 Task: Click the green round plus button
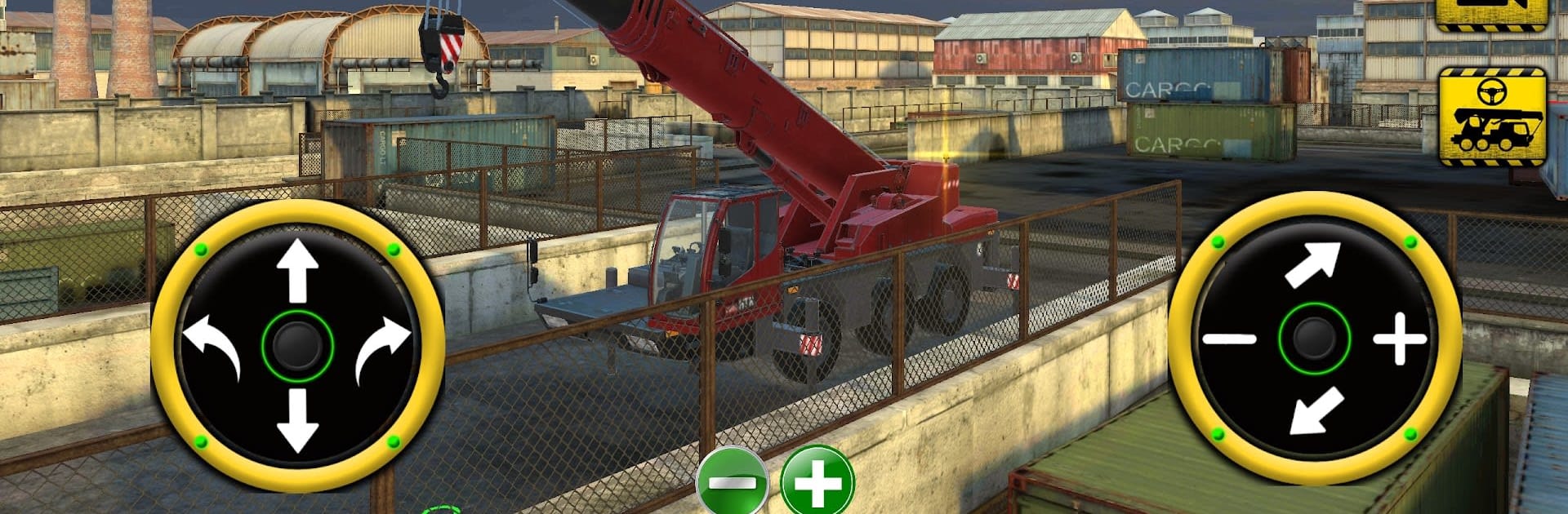(817, 483)
